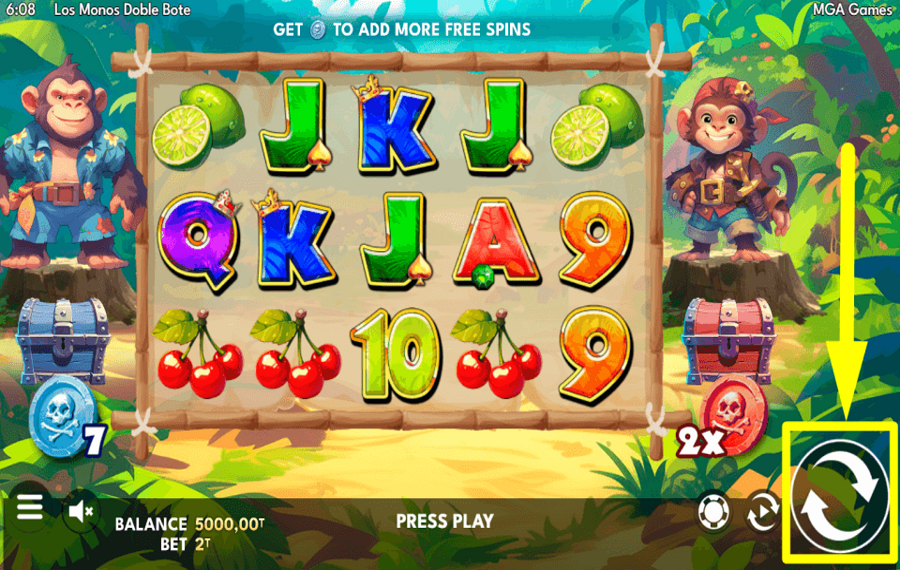
Task: Toggle the muted sound speaker icon
Action: (x=80, y=511)
